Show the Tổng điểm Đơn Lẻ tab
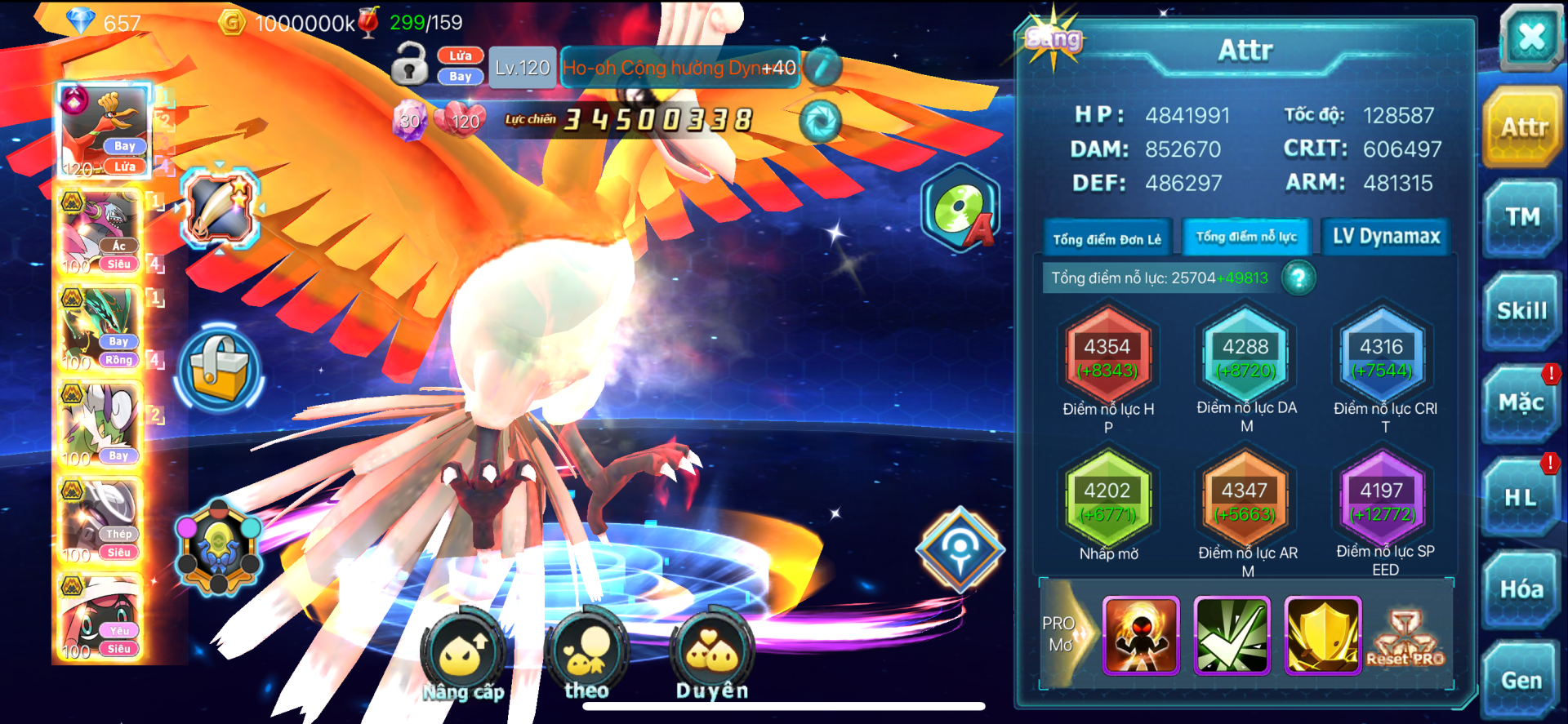Screen dimensions: 1568x724 1107,239
